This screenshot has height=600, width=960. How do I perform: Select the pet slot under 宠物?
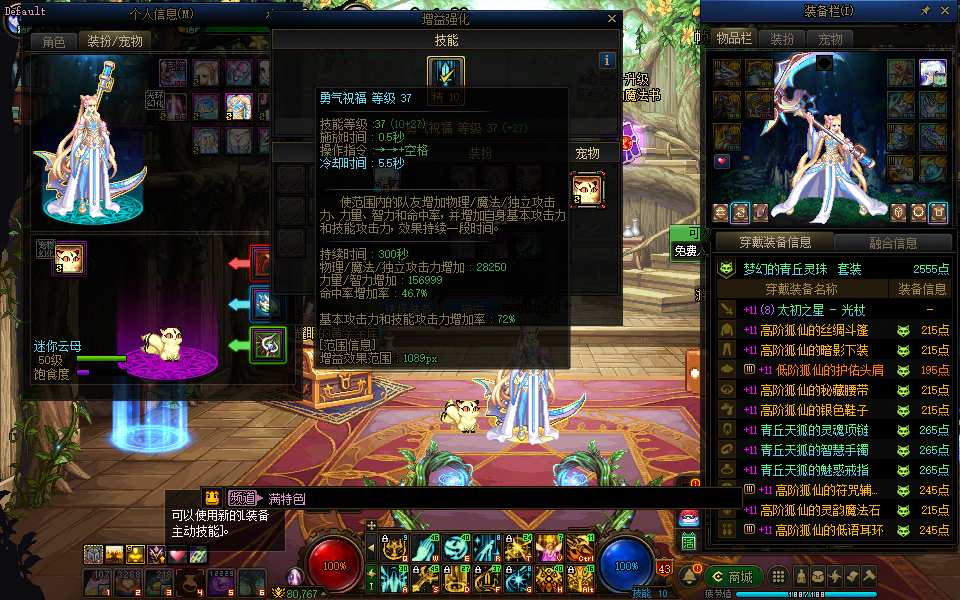587,188
